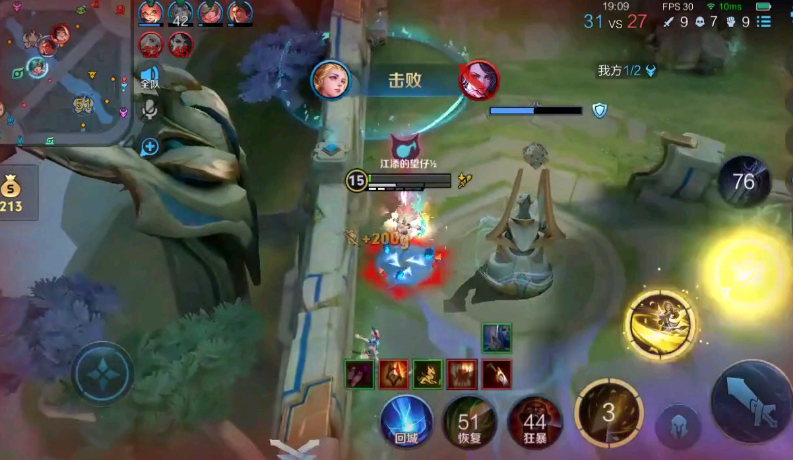793x460 pixels.
Task: Tap the 我方 1/2 team objective indicator
Action: click(x=626, y=71)
